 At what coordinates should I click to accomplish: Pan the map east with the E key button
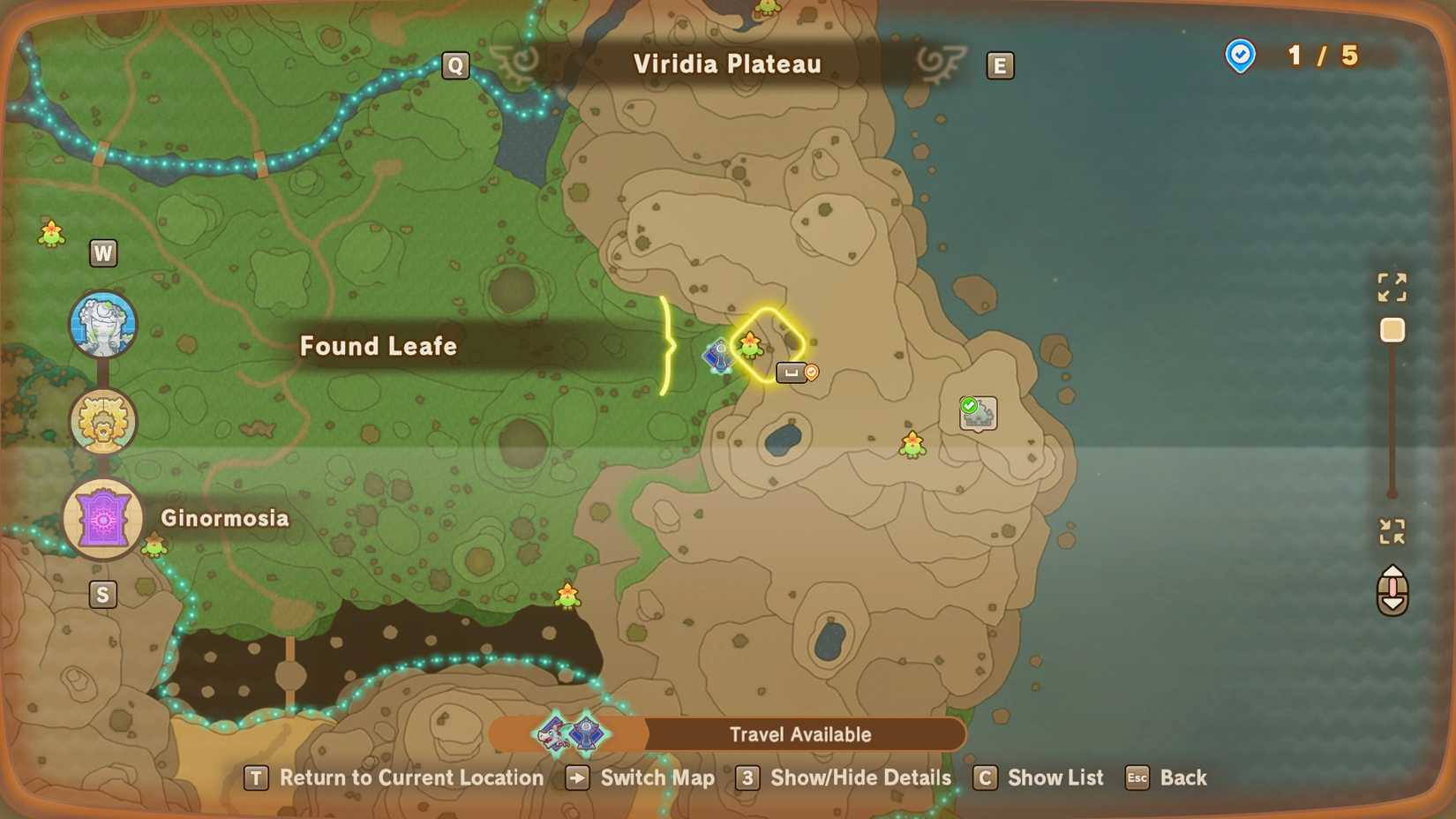[x=1000, y=64]
